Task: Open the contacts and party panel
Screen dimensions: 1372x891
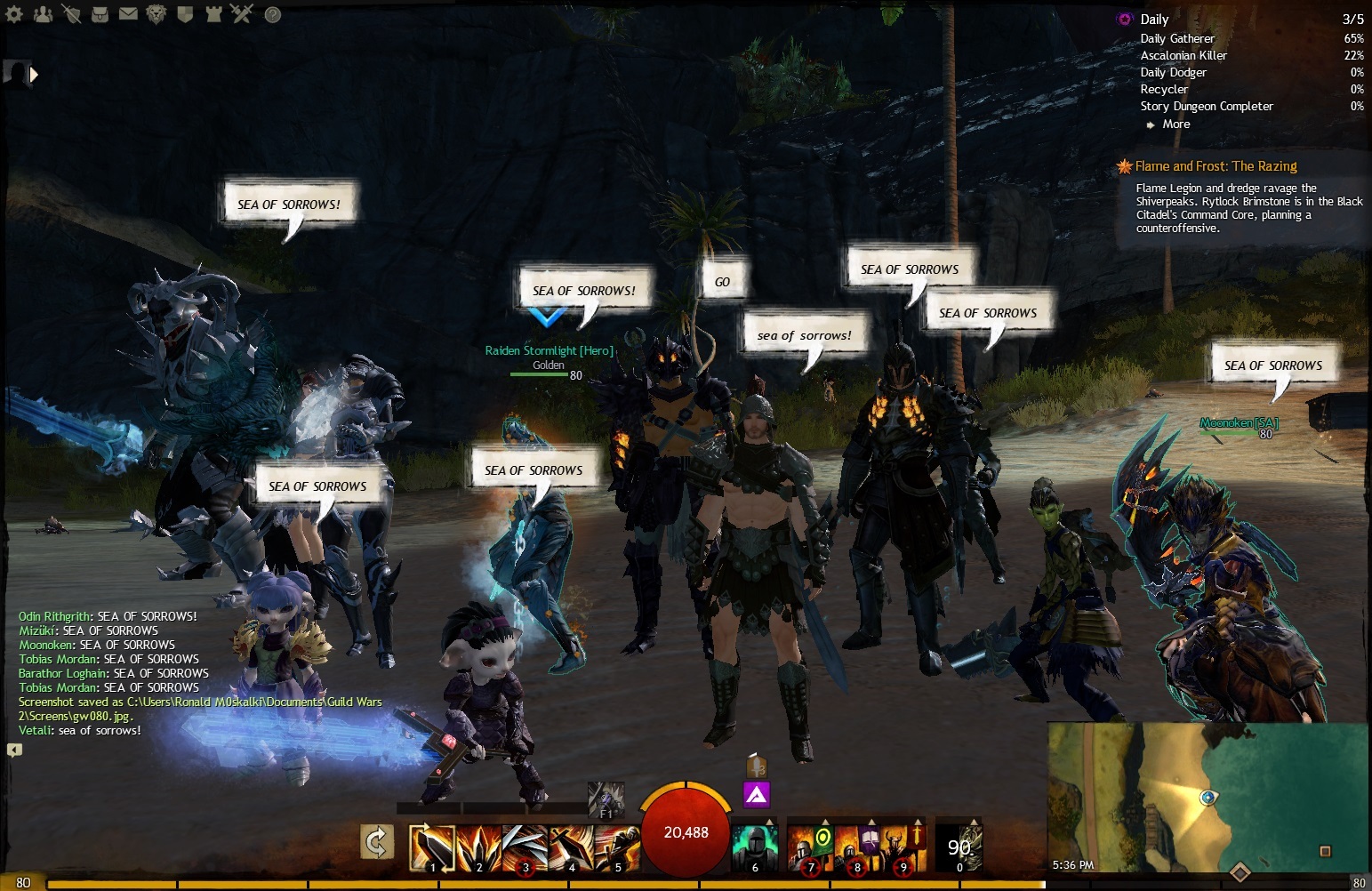Action: pos(42,13)
